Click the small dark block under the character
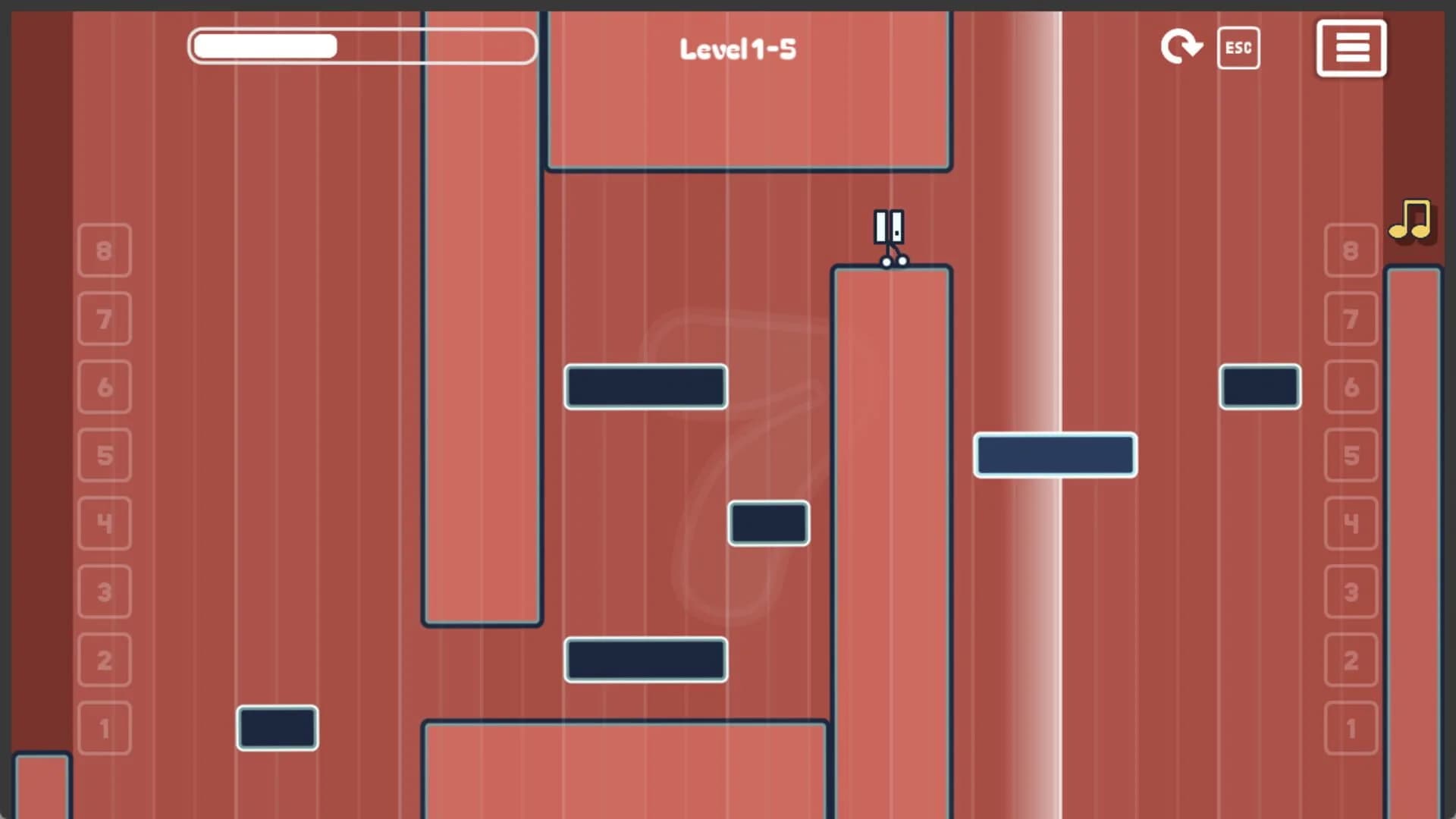 [768, 523]
